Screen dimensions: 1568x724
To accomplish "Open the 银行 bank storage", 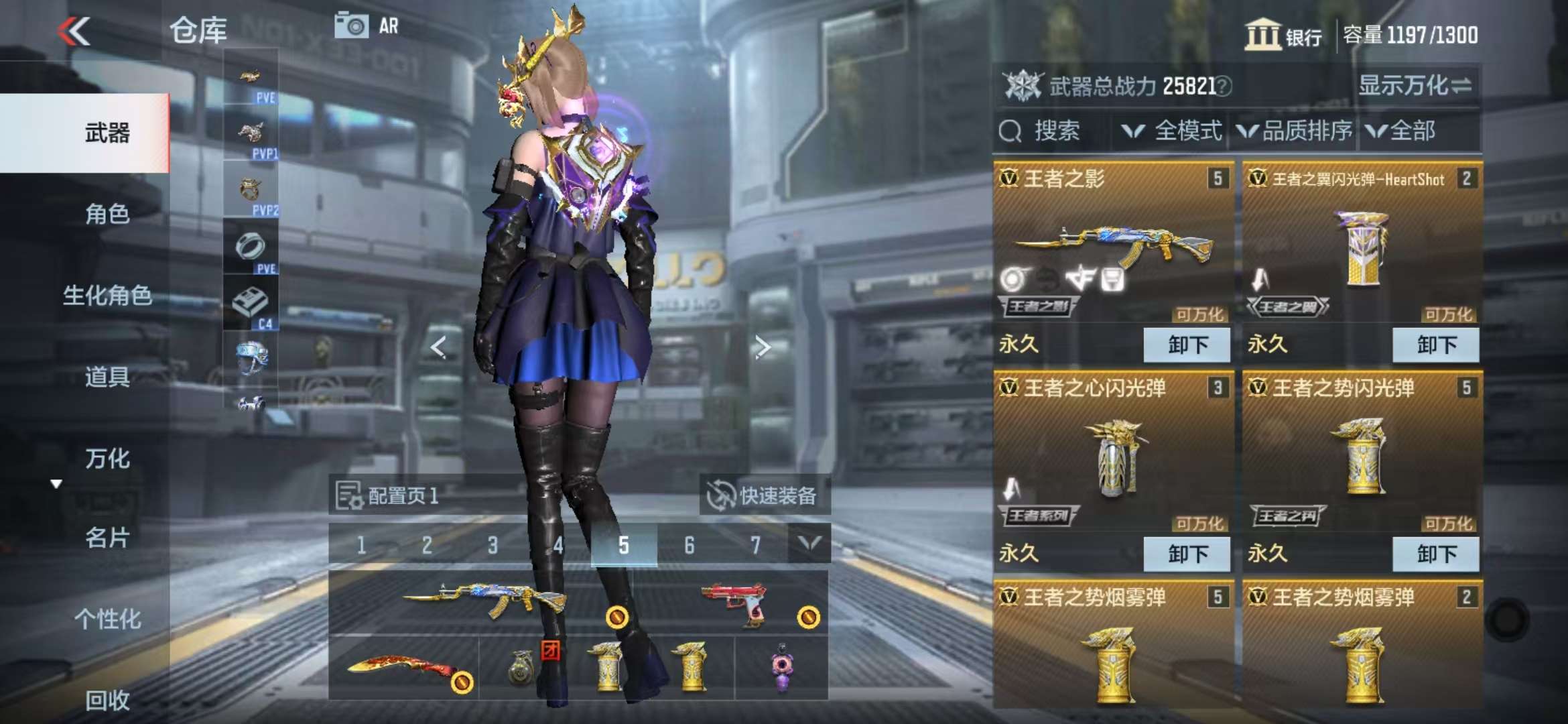I will (1283, 35).
